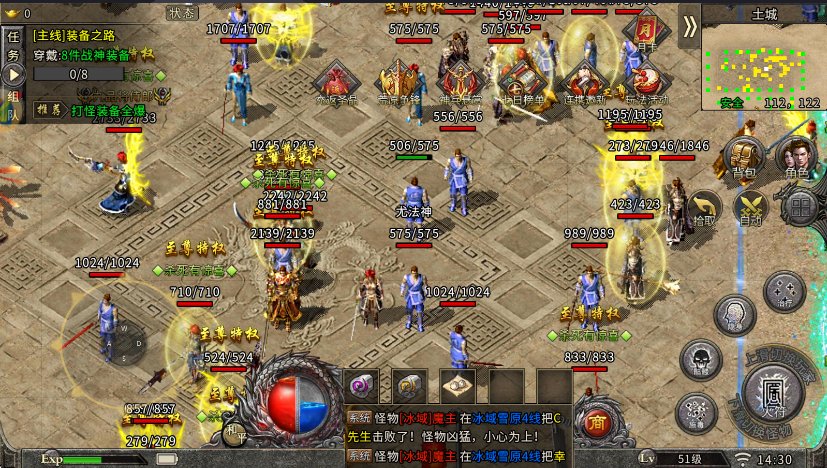The width and height of the screenshot is (827, 468).
Task: Collapse the top icon bar with the arrow
Action: (689, 27)
